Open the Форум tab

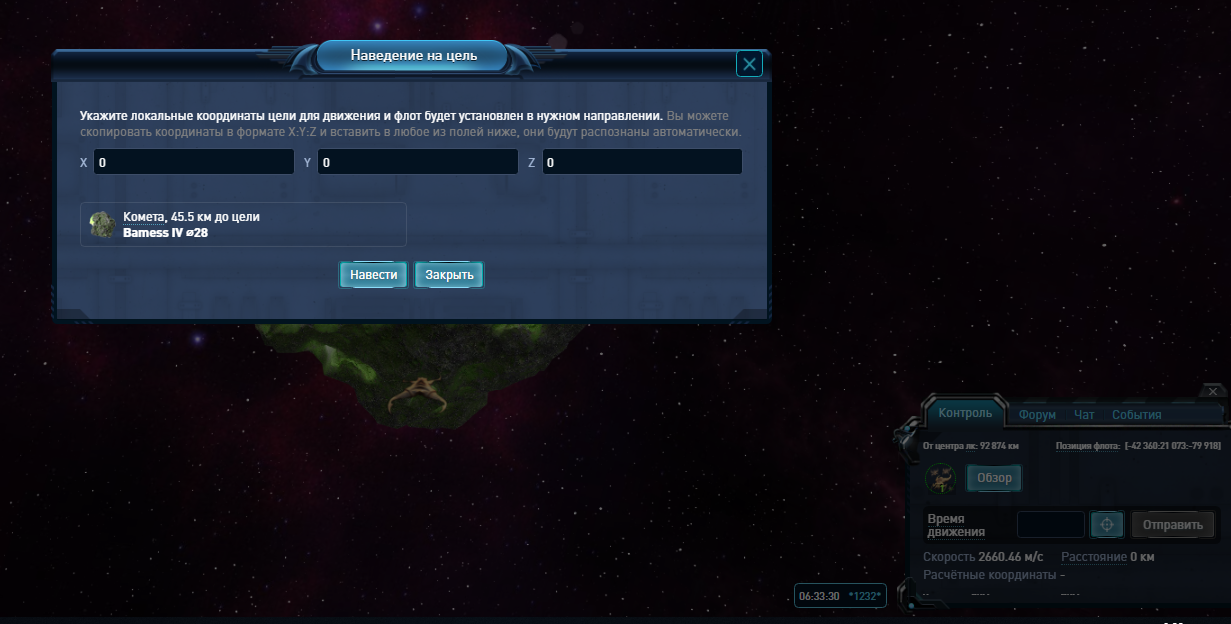tap(1037, 415)
